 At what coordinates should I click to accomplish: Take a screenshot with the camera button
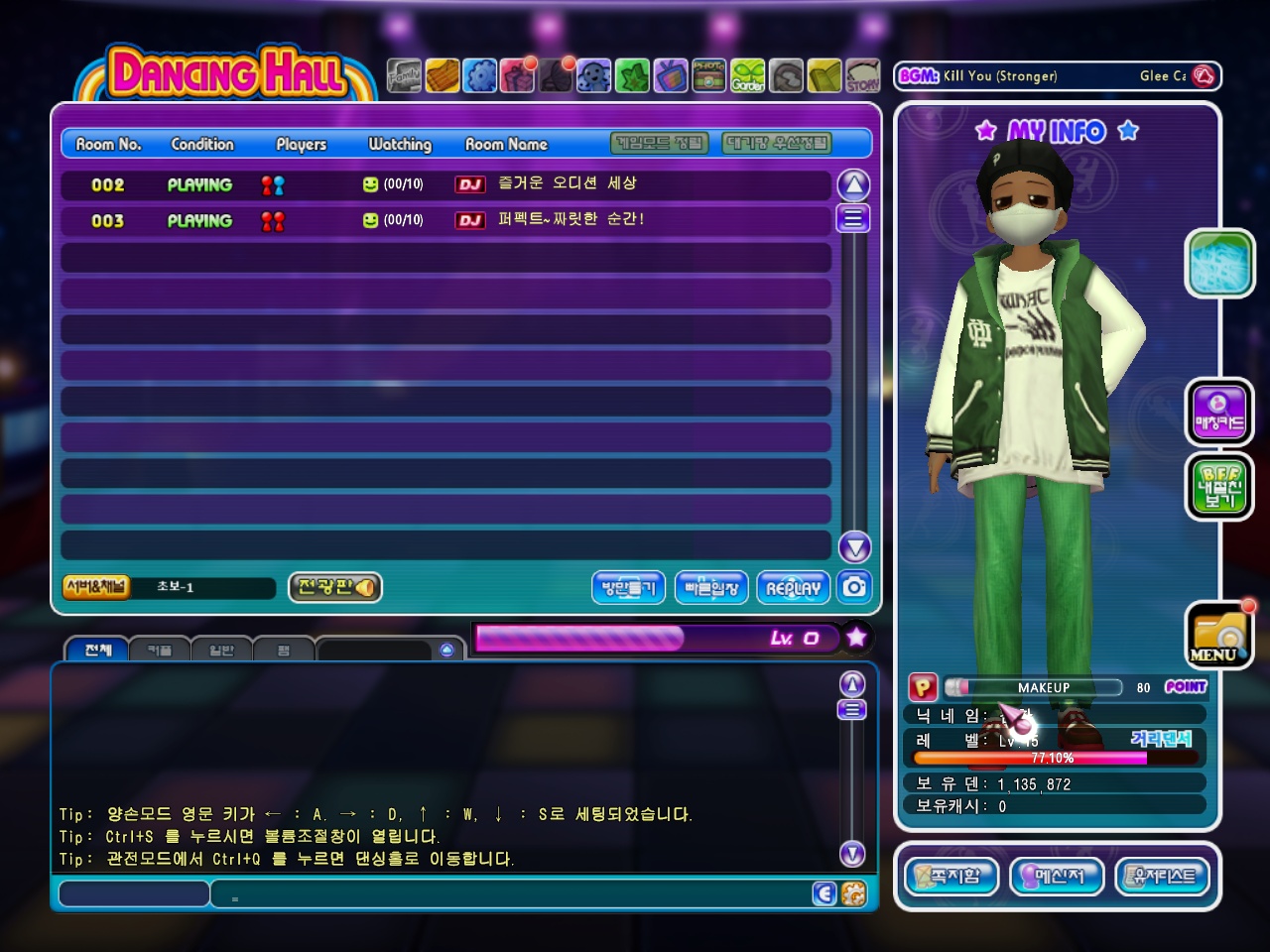(x=854, y=587)
